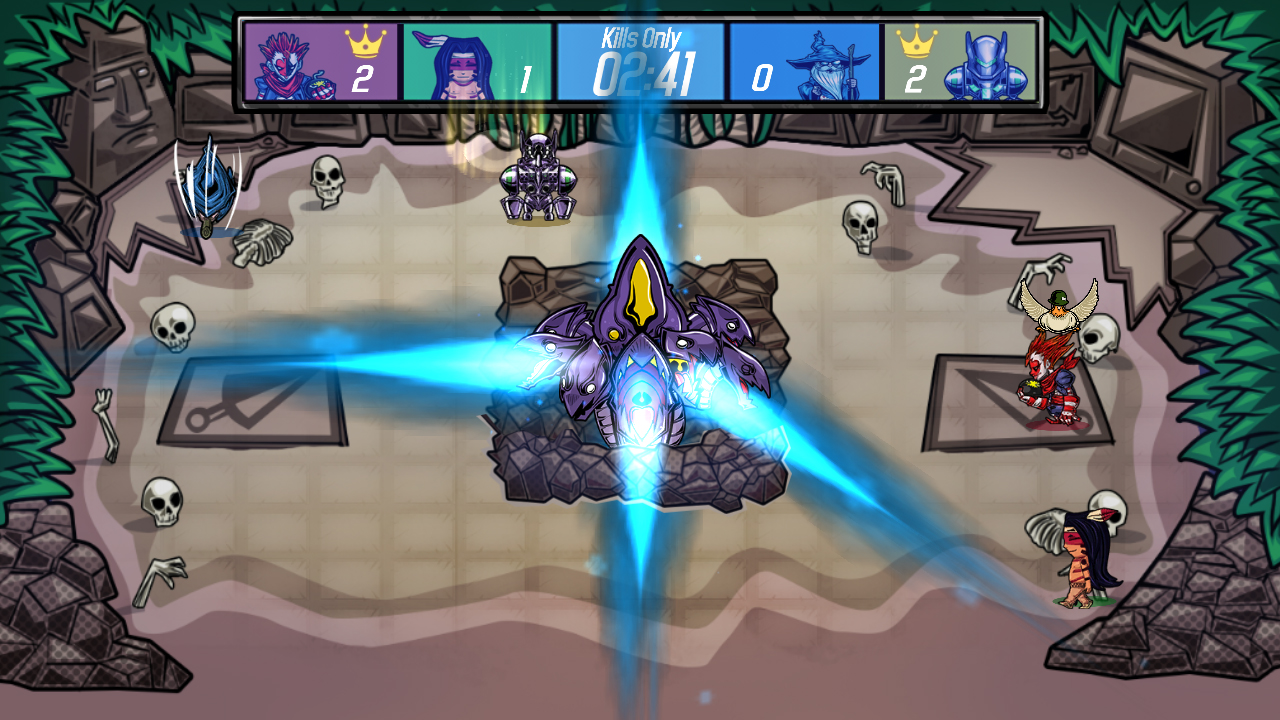This screenshot has width=1280, height=720.
Task: Select the blue shield pickup on the left
Action: (x=210, y=185)
